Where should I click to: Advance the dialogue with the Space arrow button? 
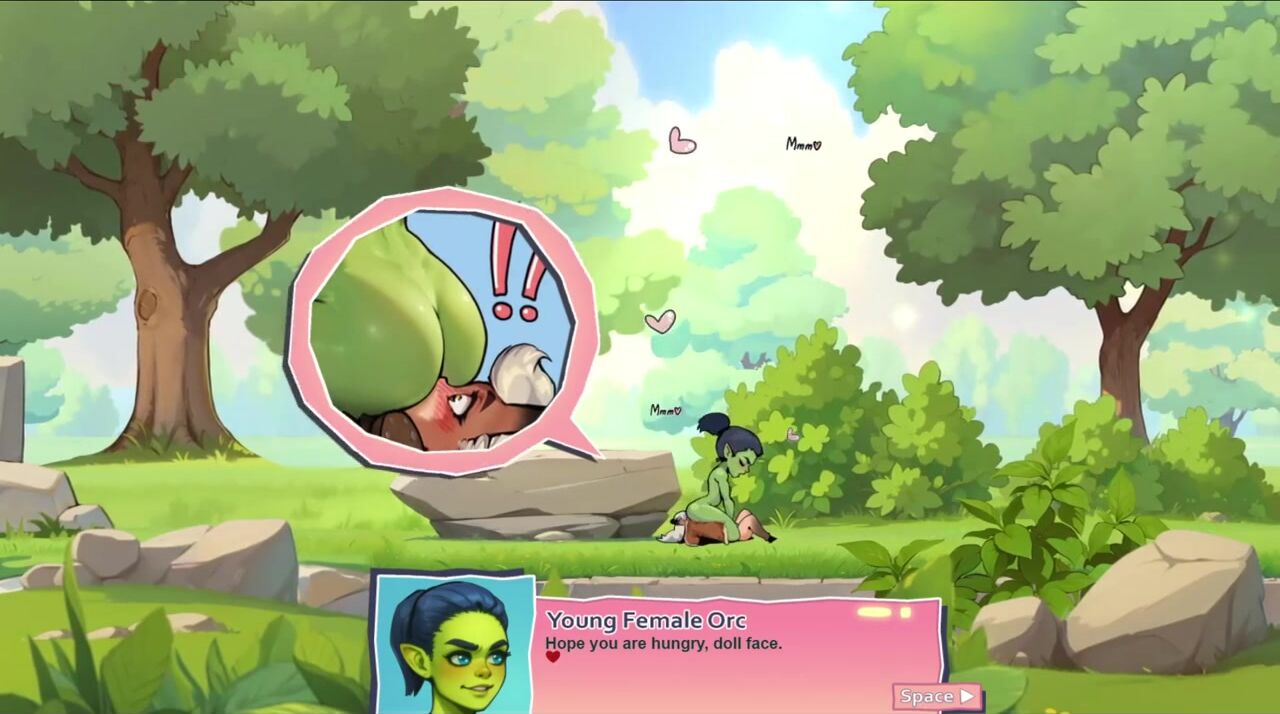937,696
